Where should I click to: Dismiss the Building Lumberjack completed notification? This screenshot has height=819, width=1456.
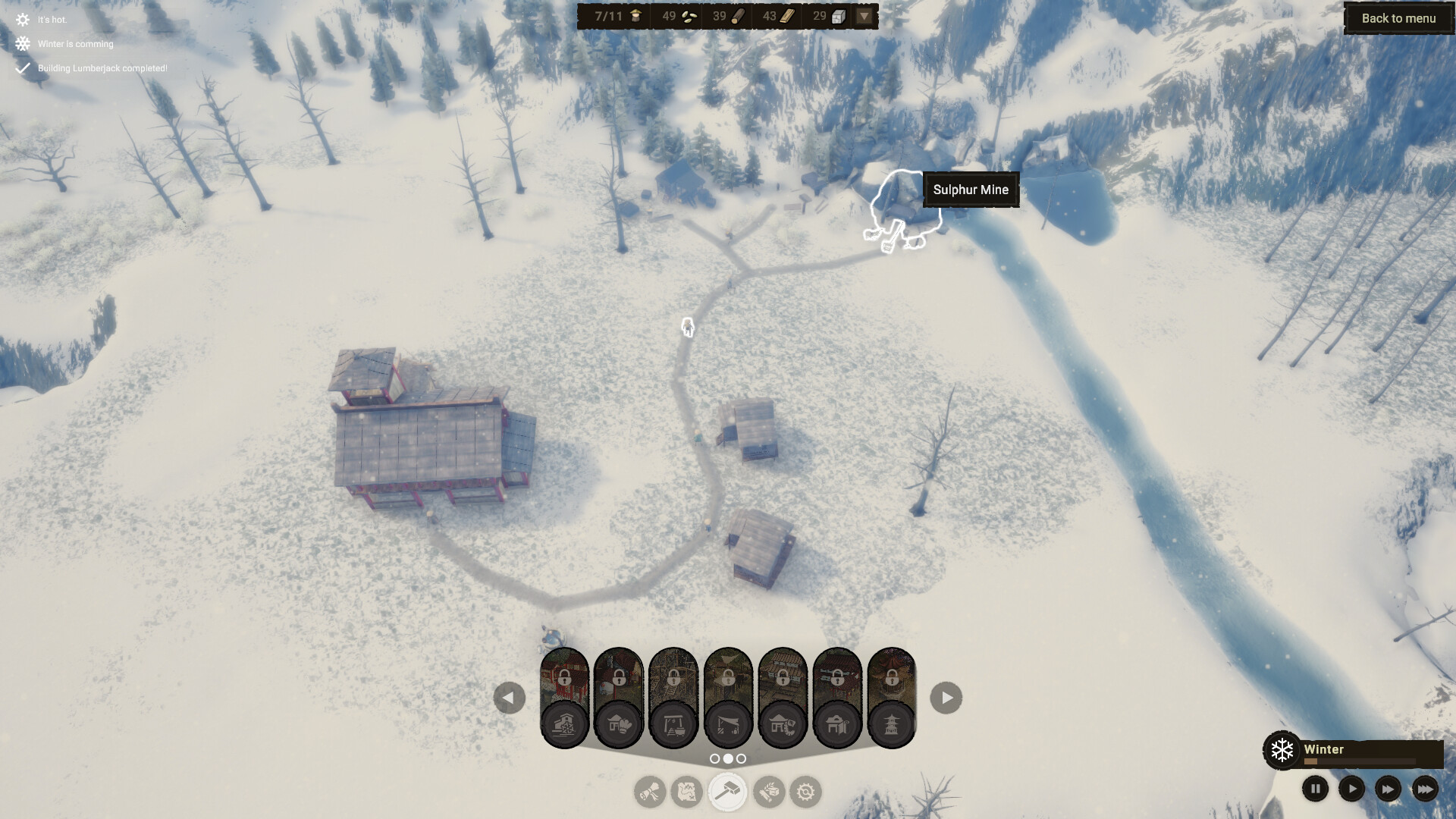(x=102, y=68)
